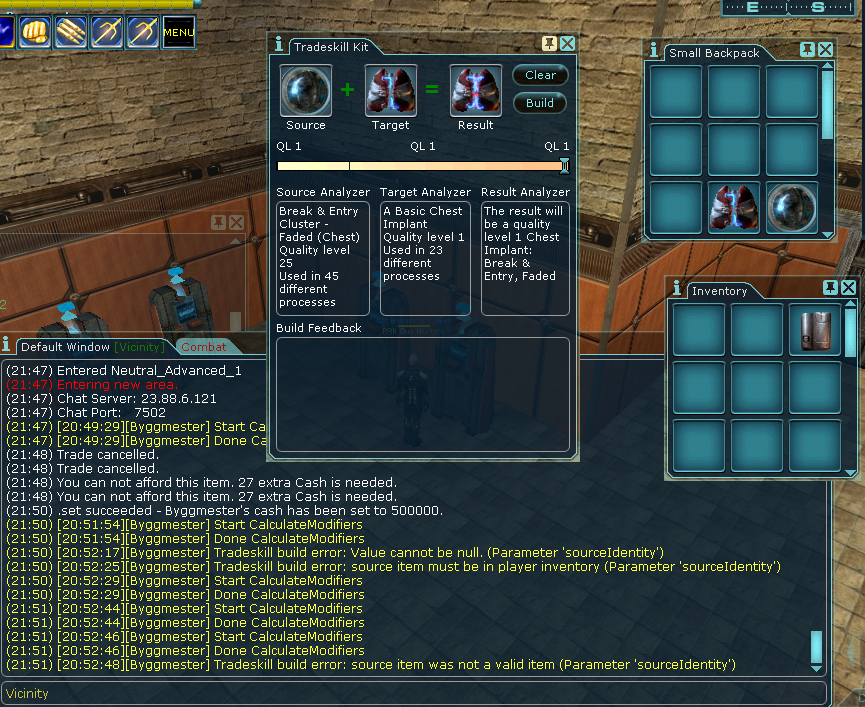Activate the golden bullets icon
Image resolution: width=865 pixels, height=707 pixels.
point(72,33)
